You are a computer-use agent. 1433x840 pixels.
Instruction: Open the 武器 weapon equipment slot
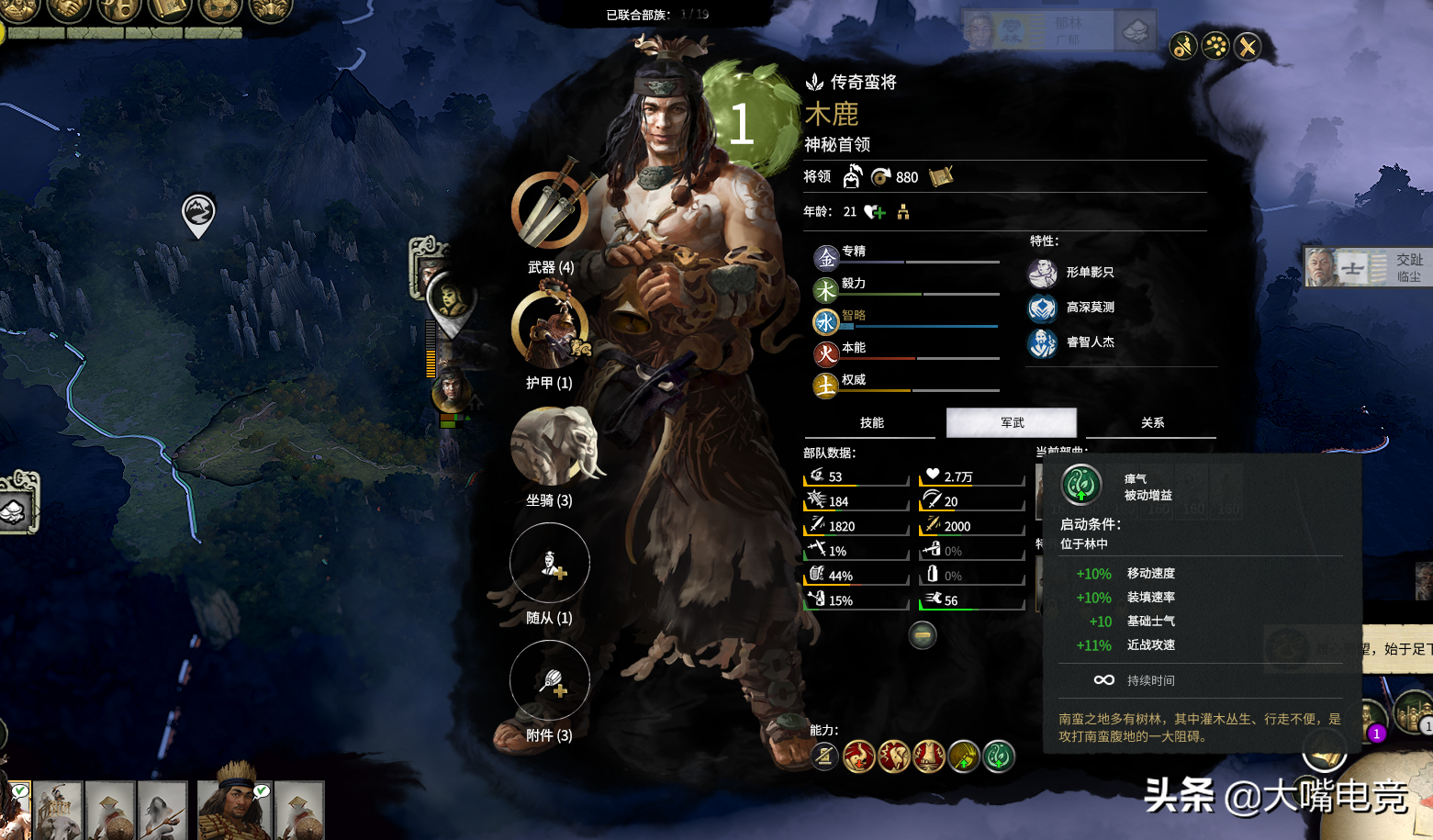coord(549,210)
